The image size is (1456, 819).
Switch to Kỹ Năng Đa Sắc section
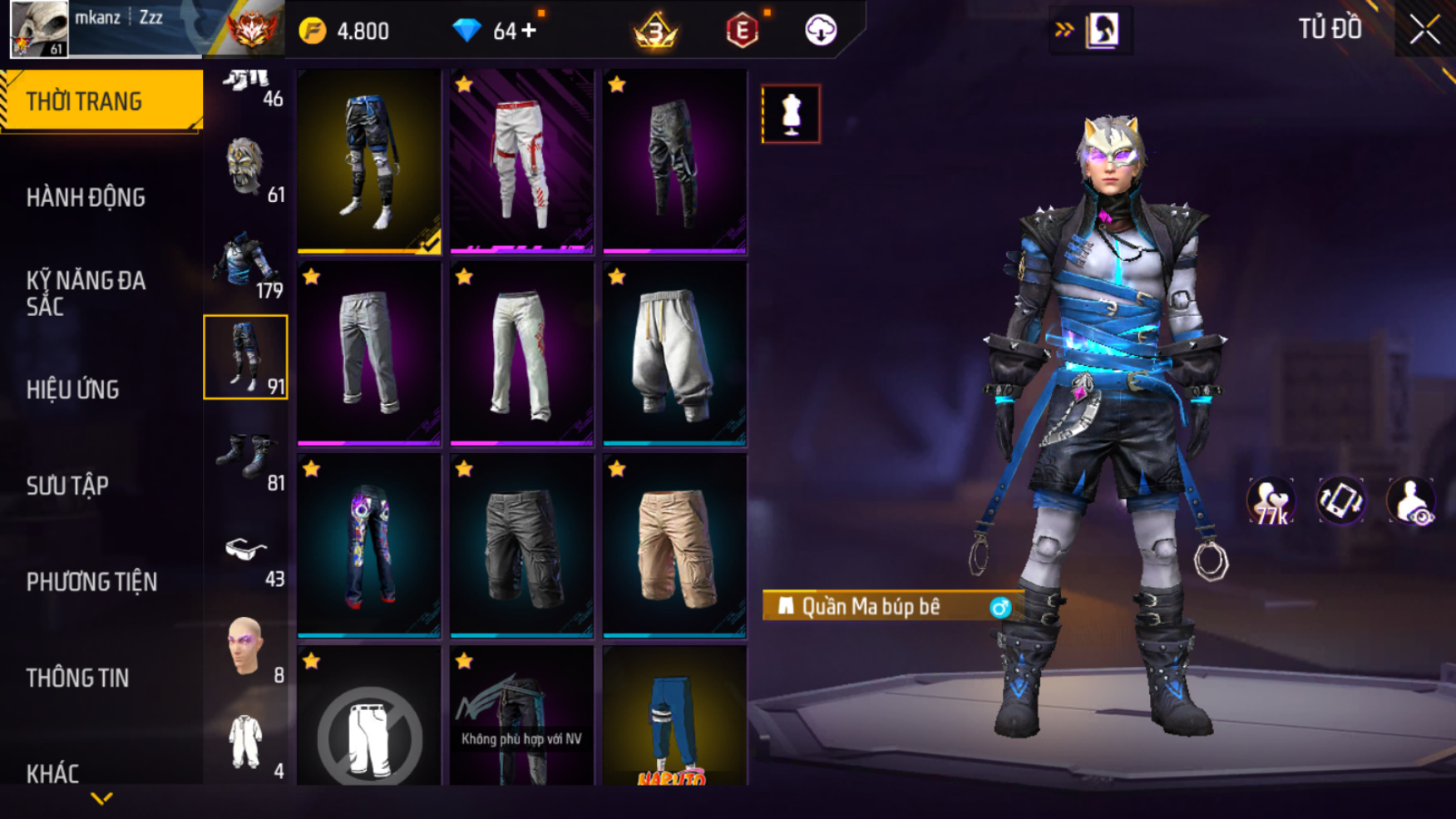[x=86, y=293]
